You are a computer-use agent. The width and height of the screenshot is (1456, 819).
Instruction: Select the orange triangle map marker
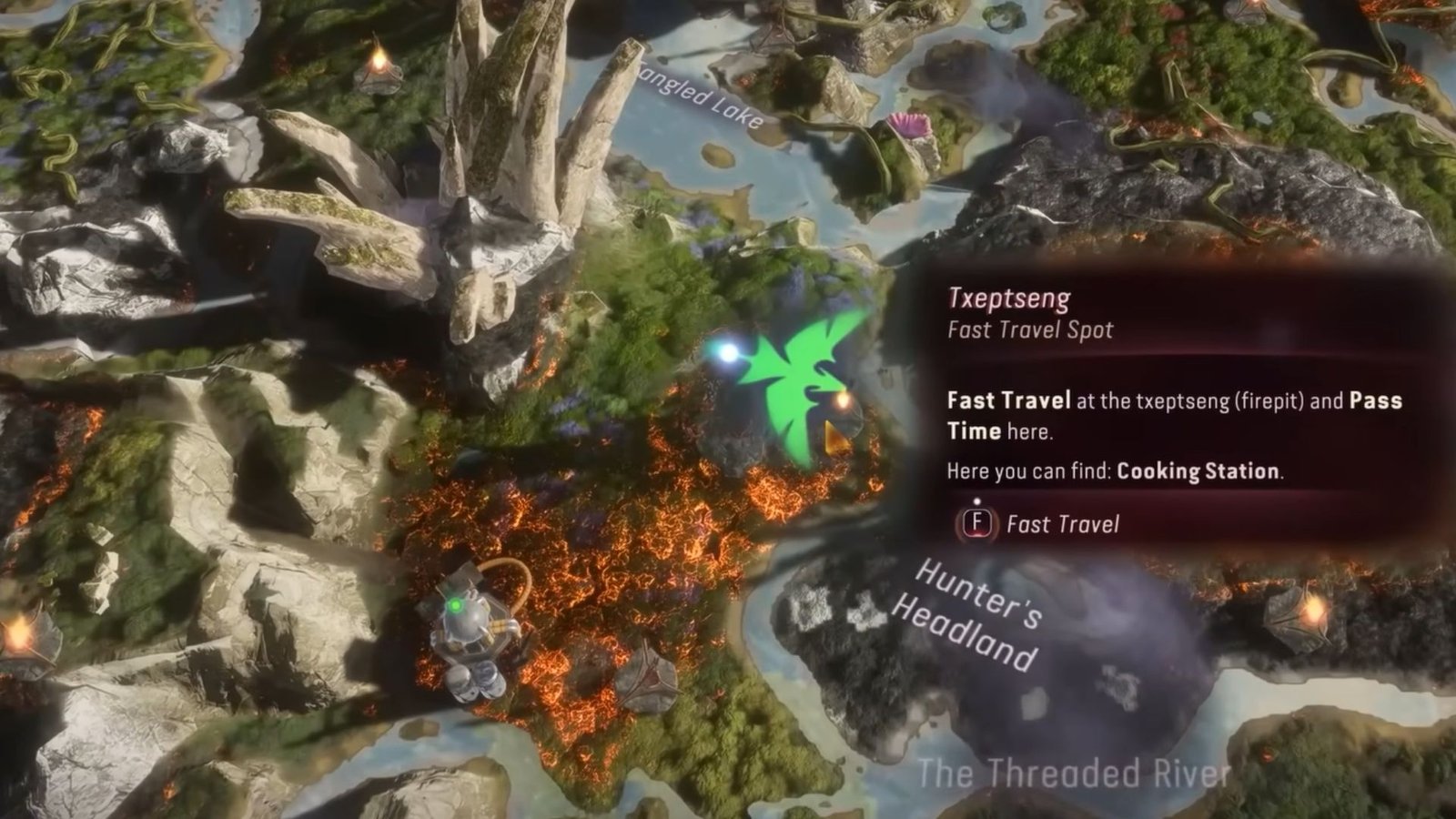833,439
